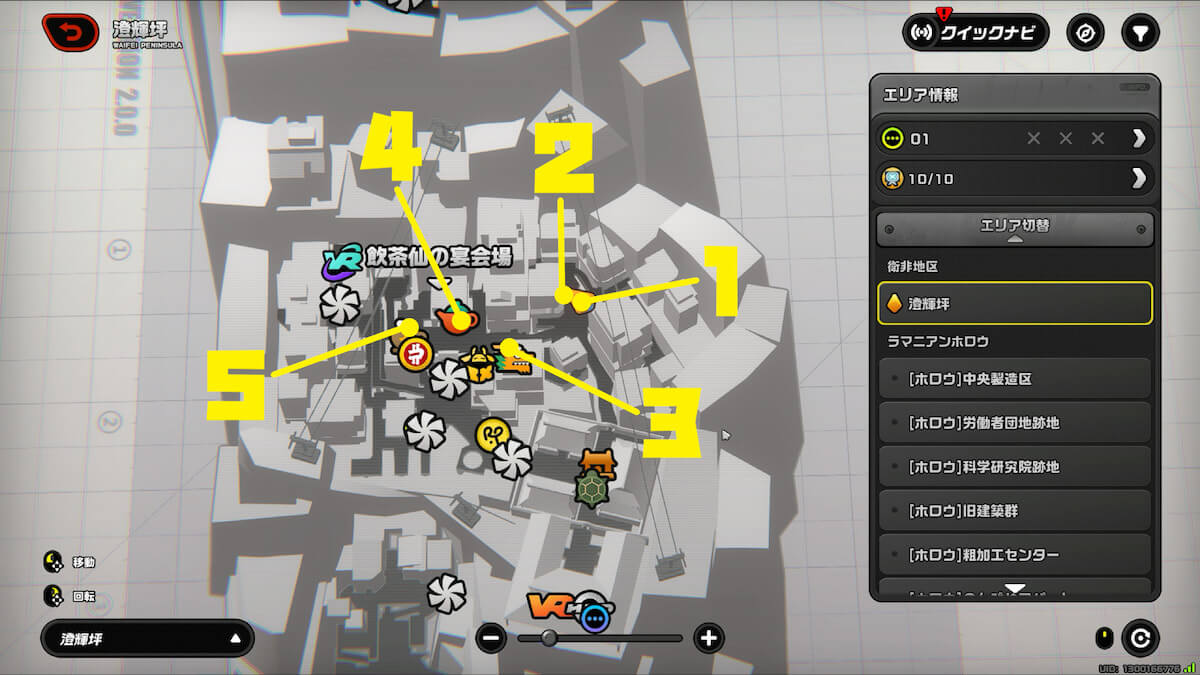
Task: Zoom in the map with plus button
Action: [708, 638]
